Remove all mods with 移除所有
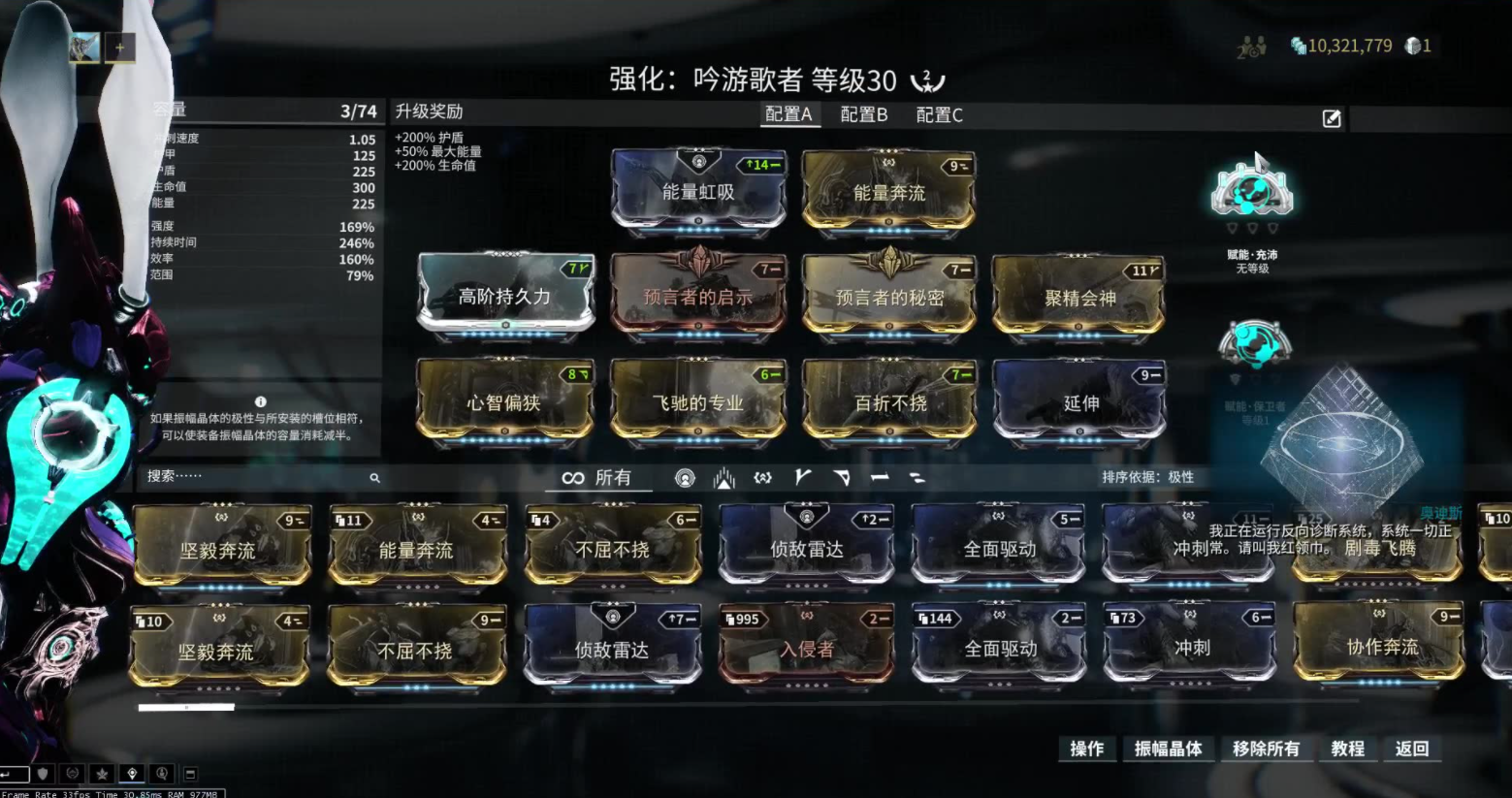Image resolution: width=1512 pixels, height=798 pixels. point(1266,749)
